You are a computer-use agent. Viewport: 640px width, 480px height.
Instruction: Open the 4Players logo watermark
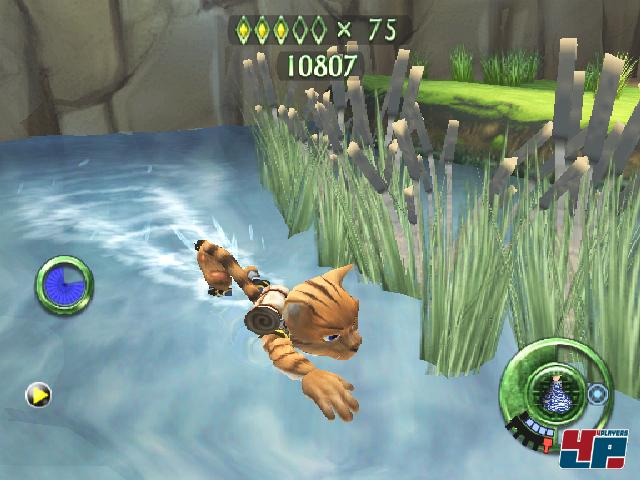tap(595, 448)
